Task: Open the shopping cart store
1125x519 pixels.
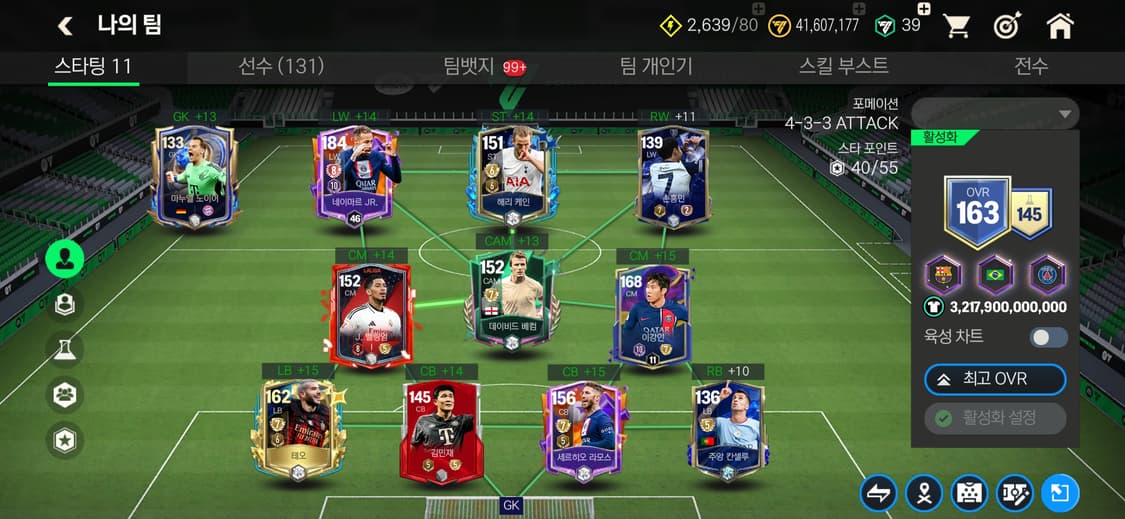Action: tap(957, 27)
